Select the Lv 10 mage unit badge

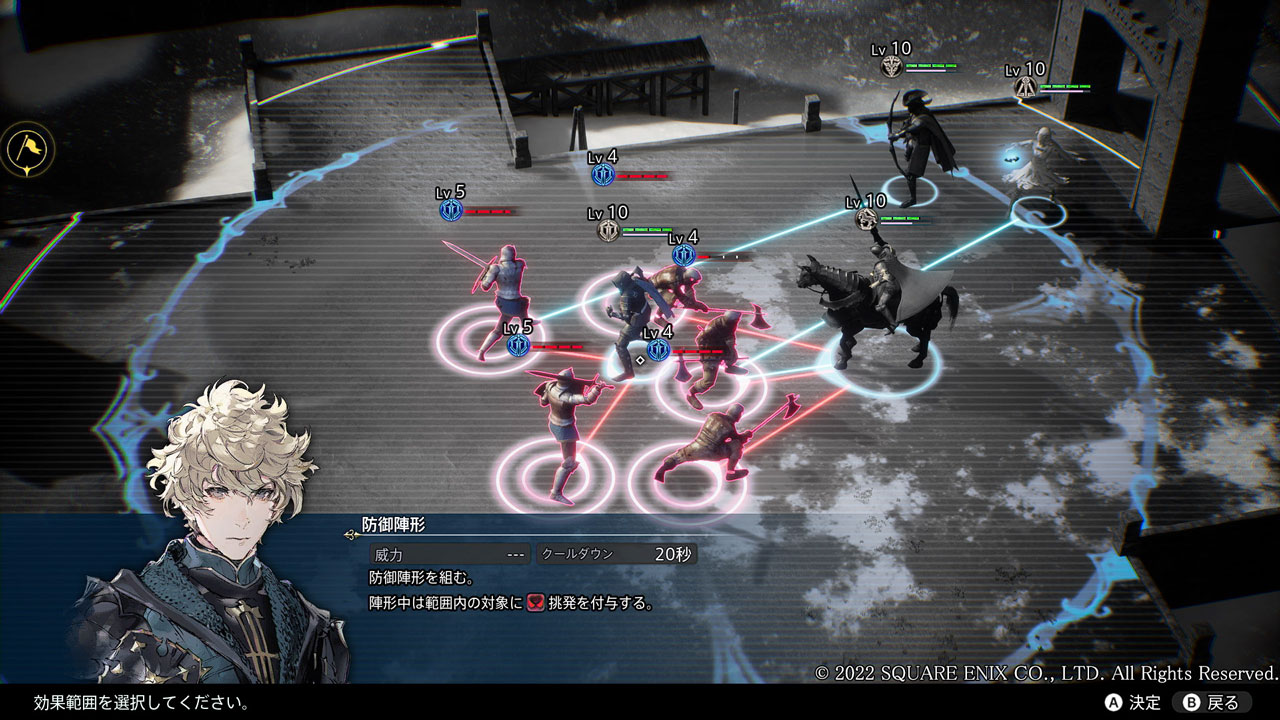[1024, 87]
